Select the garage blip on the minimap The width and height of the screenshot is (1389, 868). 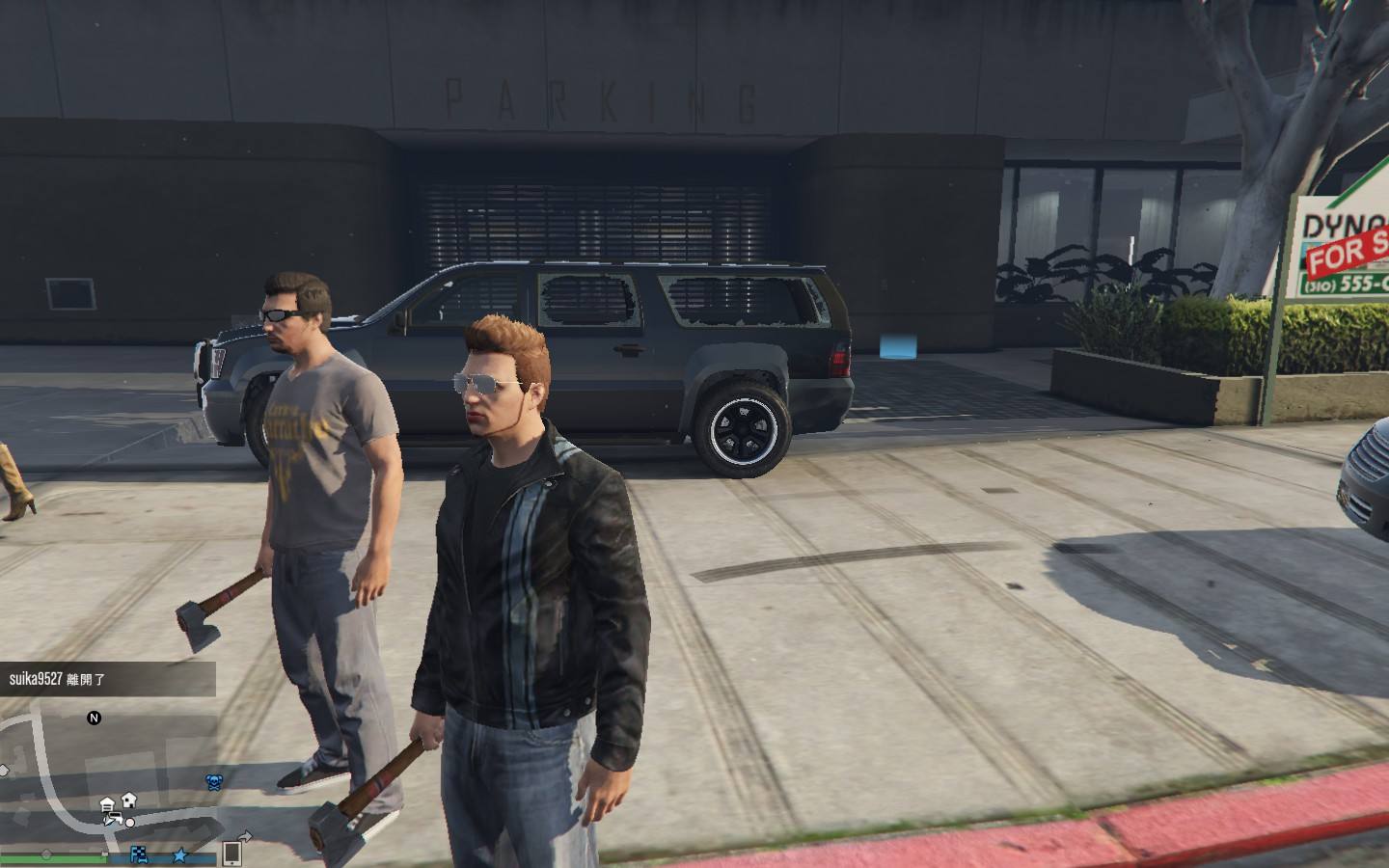tap(107, 803)
